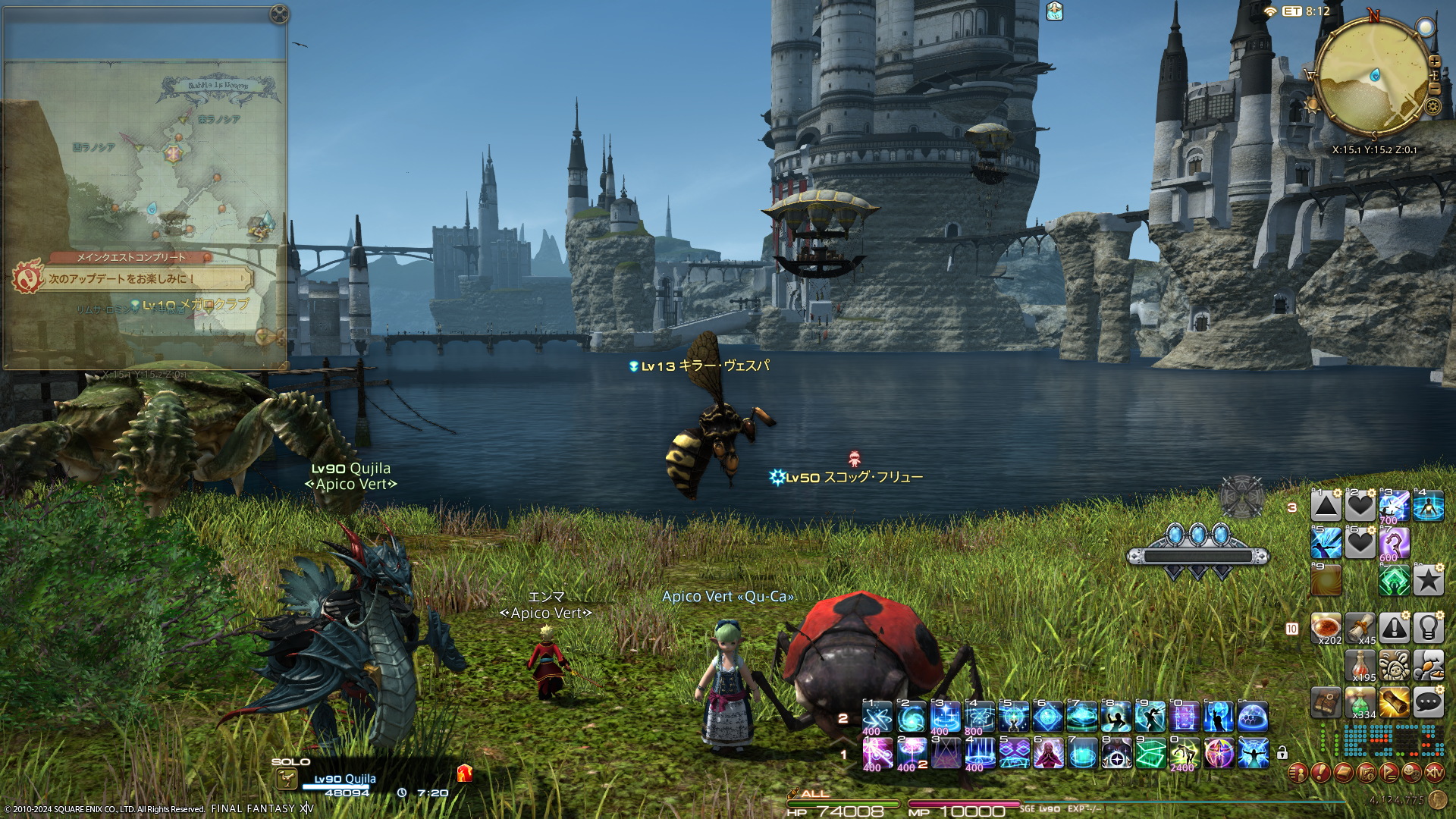This screenshot has height=819, width=1456.
Task: Activate the lightbulb macro icon
Action: tap(1428, 629)
